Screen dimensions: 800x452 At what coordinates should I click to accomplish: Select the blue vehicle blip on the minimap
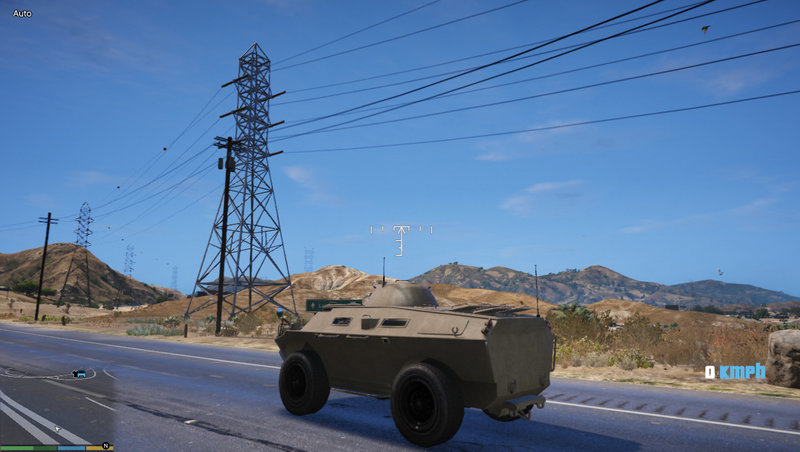coord(79,374)
